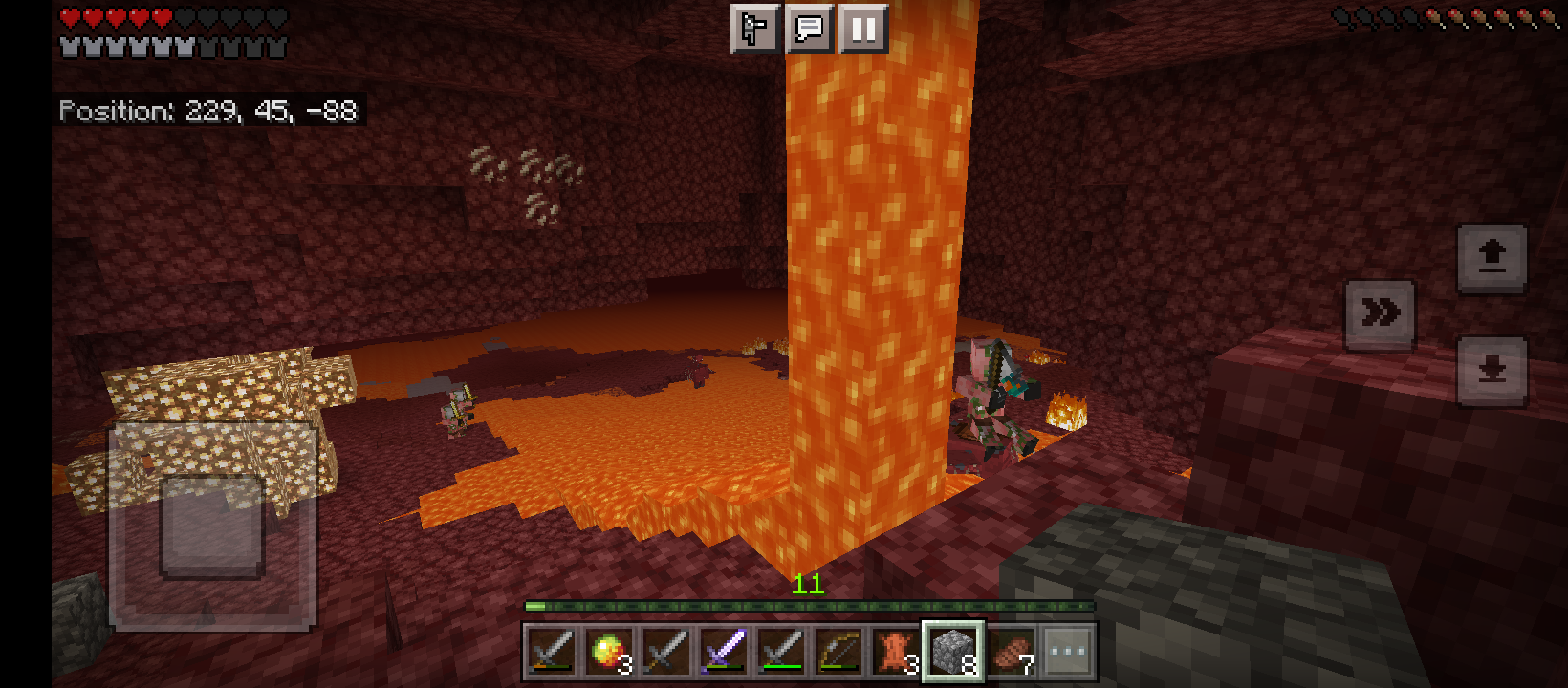Screen dimensions: 1568x688
Task: Toggle sneak using the down-arrow button
Action: click(1492, 368)
